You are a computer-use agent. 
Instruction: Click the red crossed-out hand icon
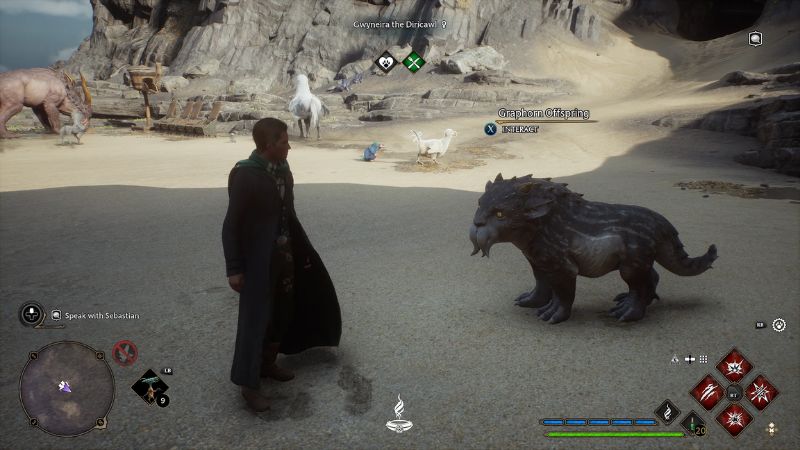pos(125,351)
